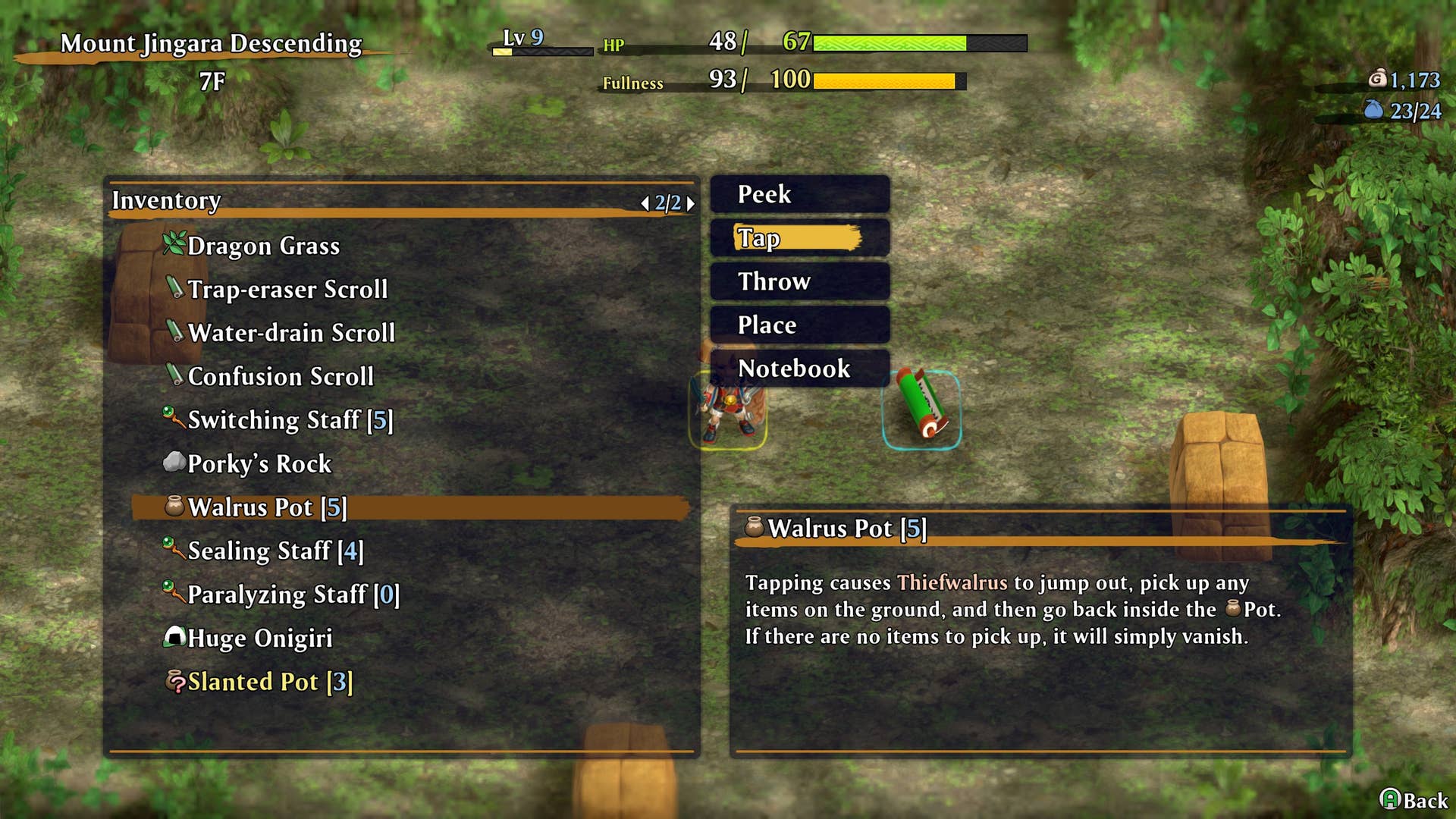Viewport: 1456px width, 819px height.
Task: Pick the Trap-eraser Scroll item
Action: pos(287,289)
